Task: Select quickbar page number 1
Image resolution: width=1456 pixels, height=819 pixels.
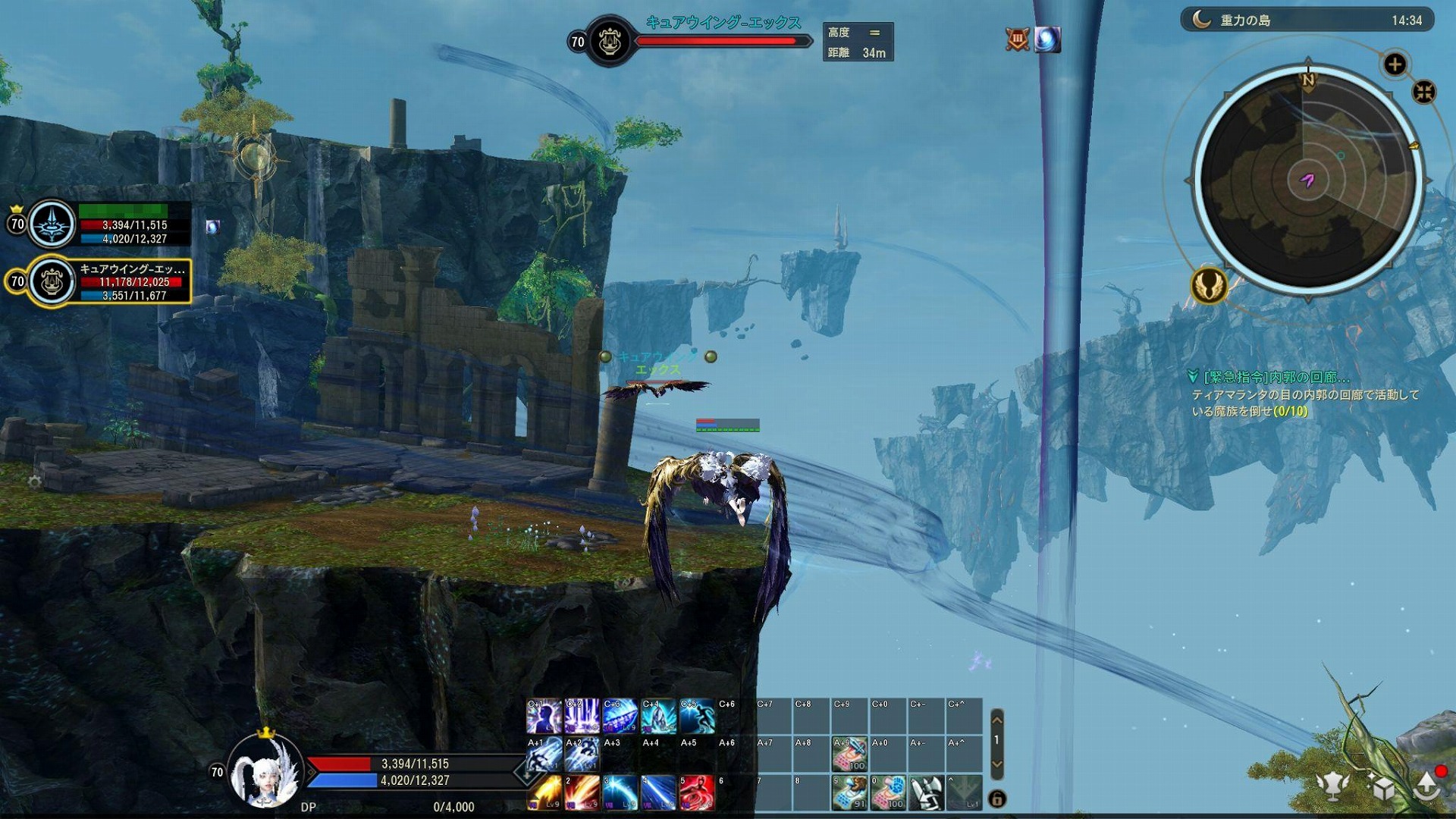Action: 996,739
